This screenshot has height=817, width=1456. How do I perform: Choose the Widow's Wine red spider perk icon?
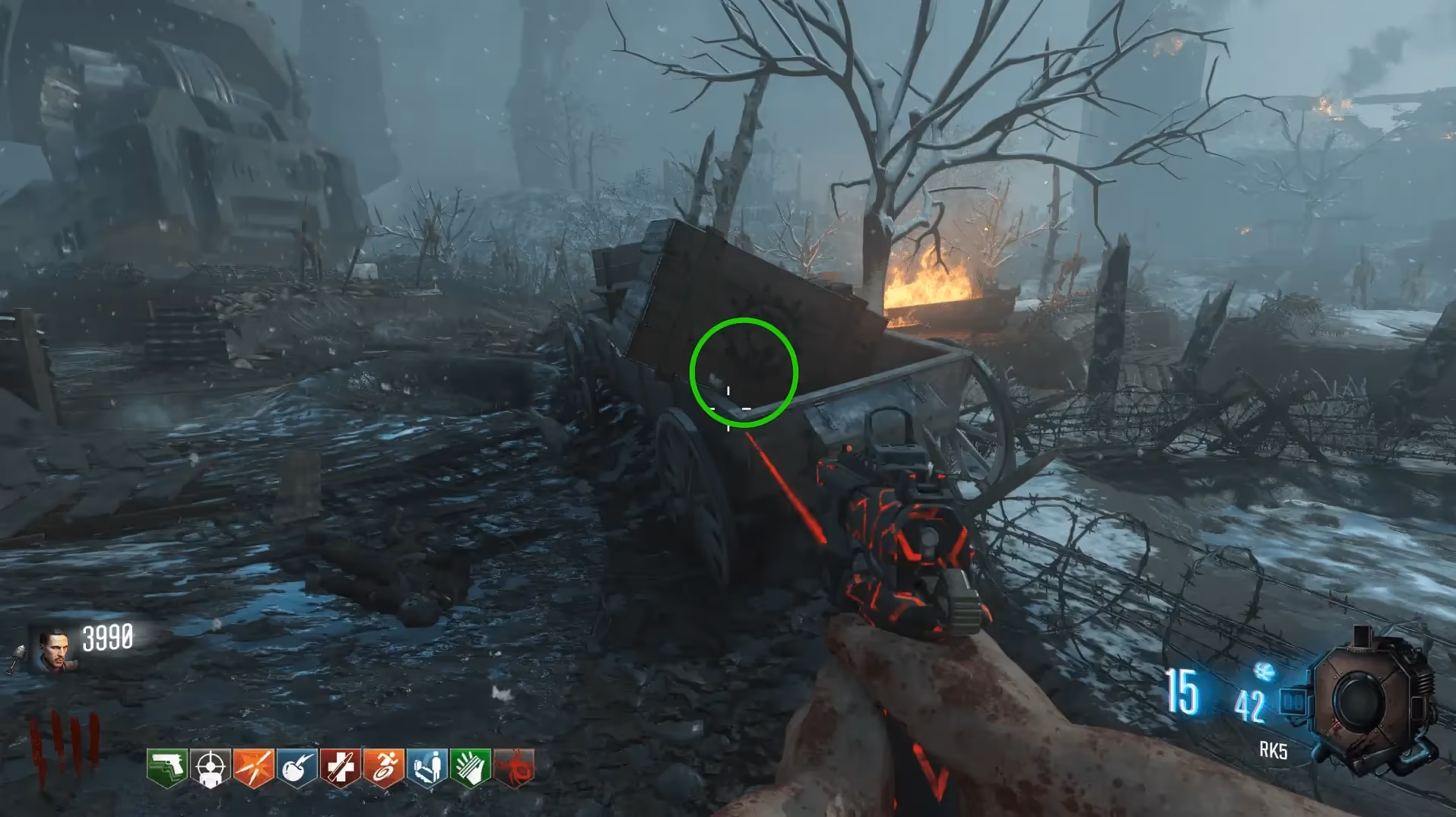[x=514, y=768]
